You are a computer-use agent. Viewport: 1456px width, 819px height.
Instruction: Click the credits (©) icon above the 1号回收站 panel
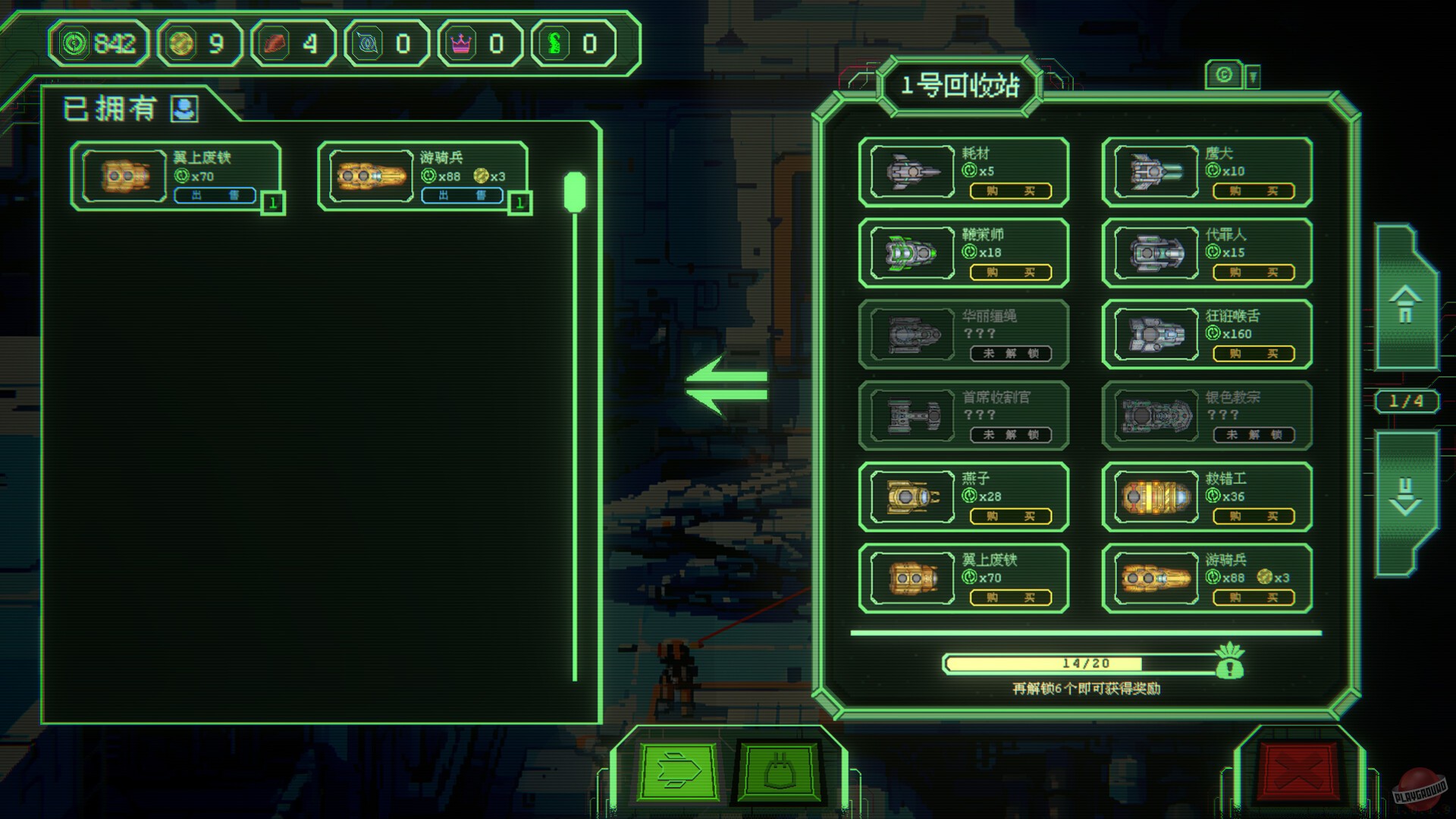(x=1222, y=75)
